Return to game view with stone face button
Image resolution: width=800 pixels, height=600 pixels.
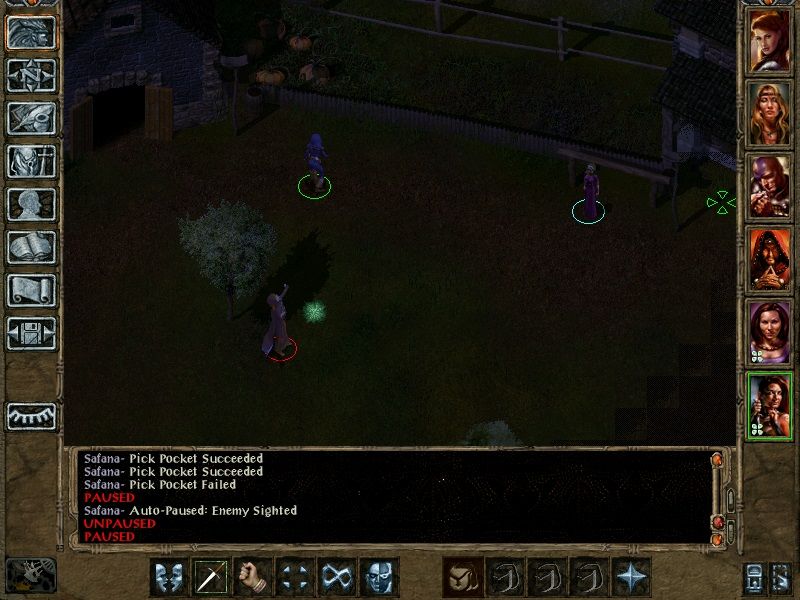[32, 32]
